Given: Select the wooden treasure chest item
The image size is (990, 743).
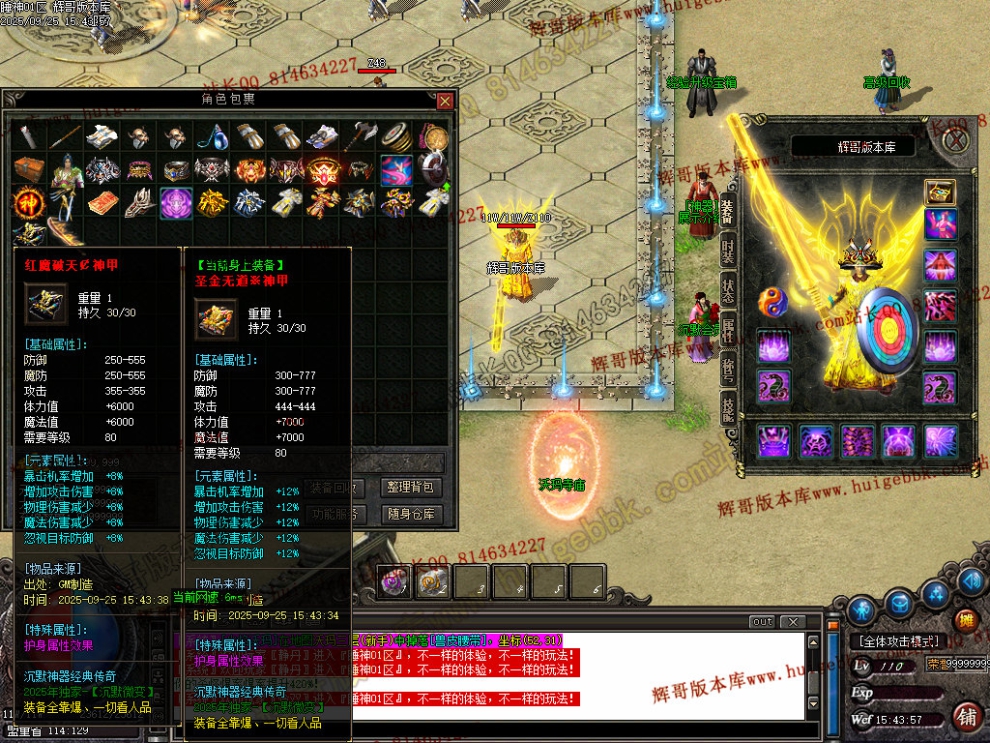Looking at the screenshot, I should 28,170.
